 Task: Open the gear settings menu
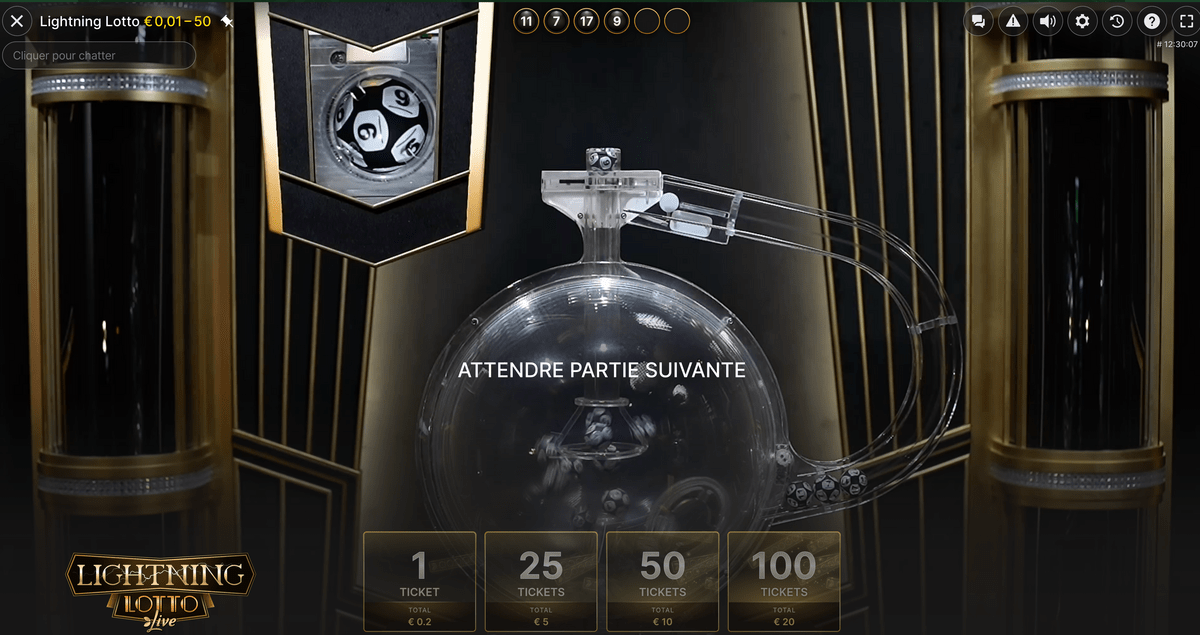1082,21
